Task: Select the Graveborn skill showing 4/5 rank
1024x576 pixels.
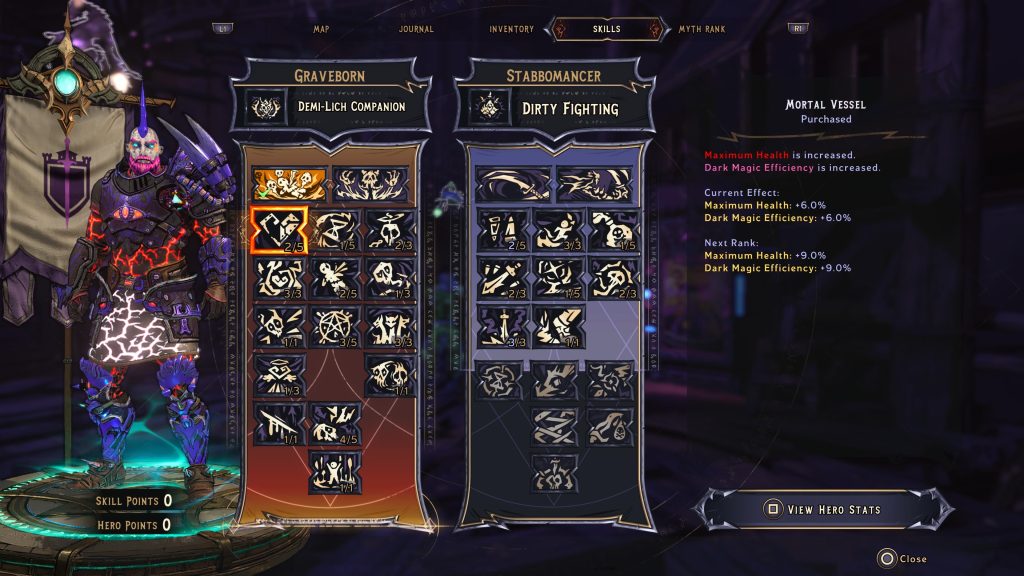Action: 334,421
